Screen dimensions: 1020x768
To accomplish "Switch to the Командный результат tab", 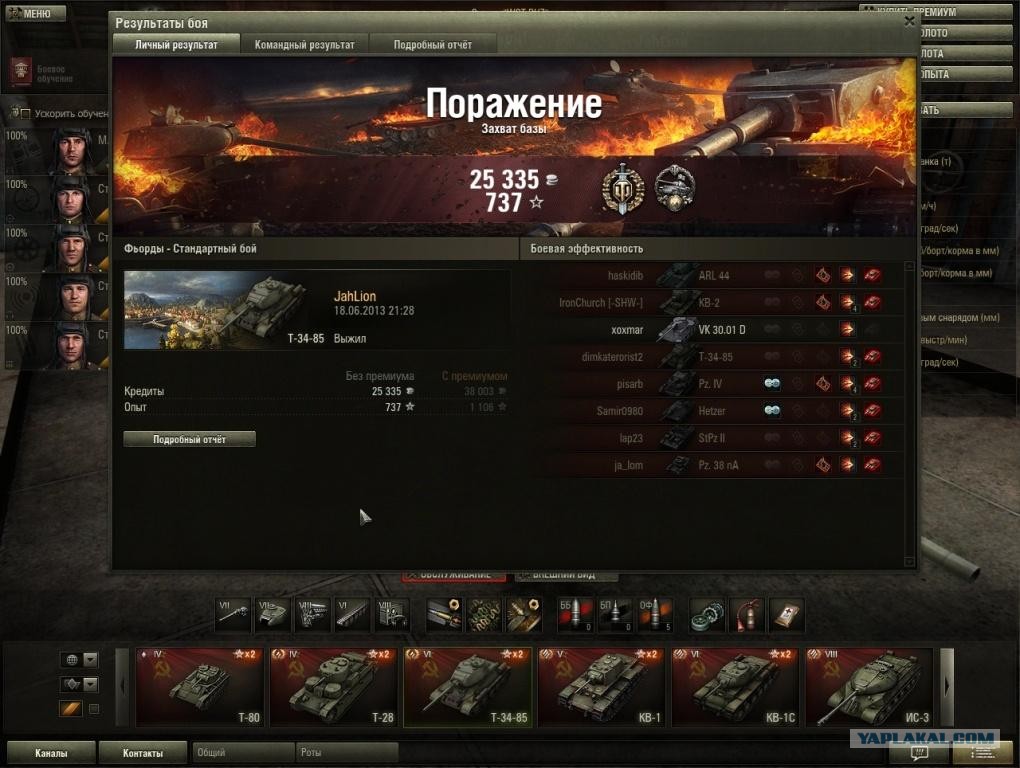I will pyautogui.click(x=304, y=44).
